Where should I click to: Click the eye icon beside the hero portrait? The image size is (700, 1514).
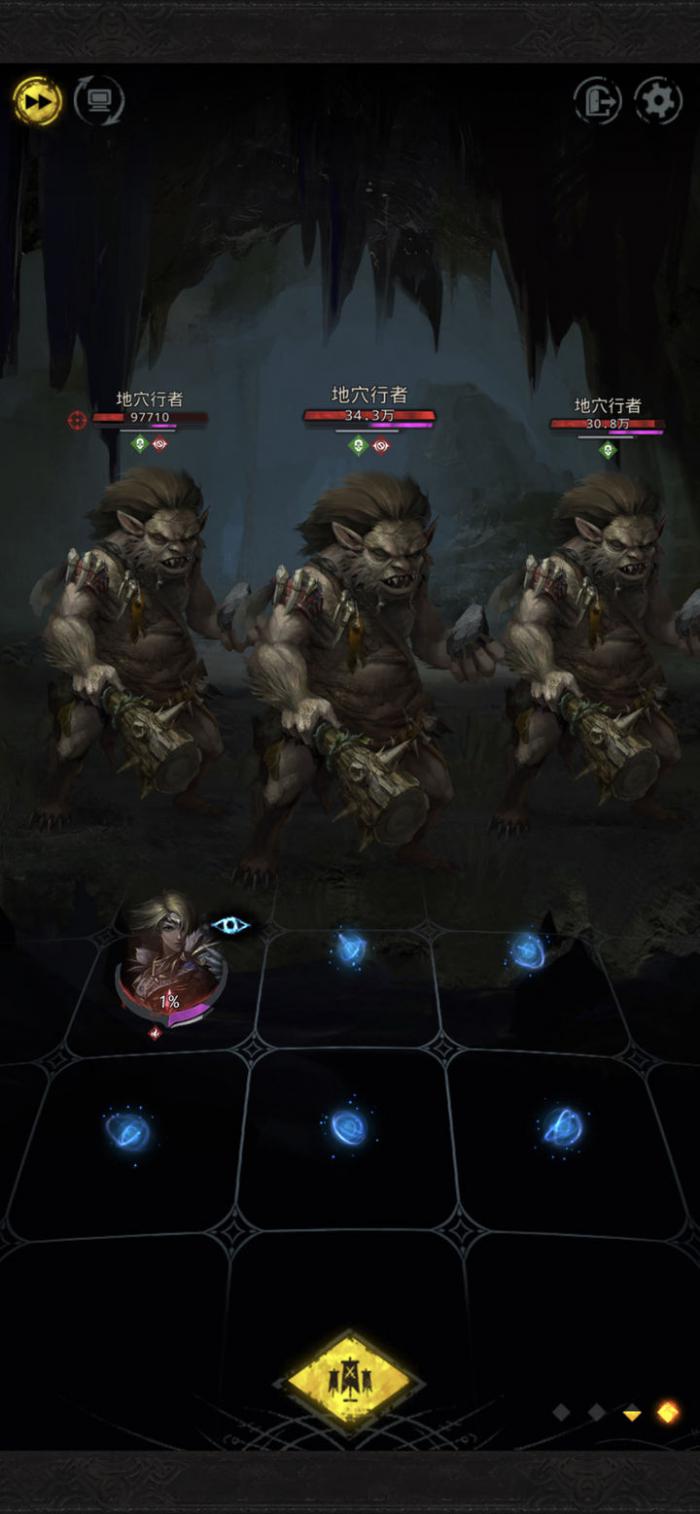pyautogui.click(x=230, y=925)
